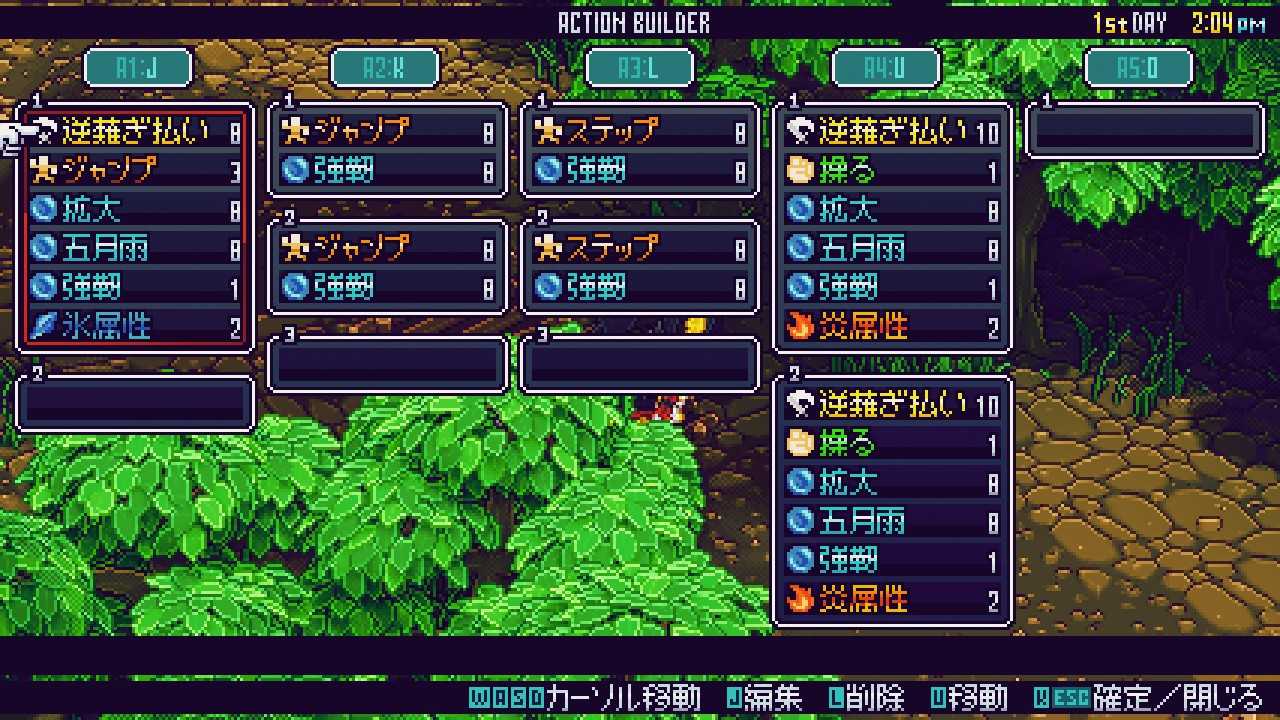Viewport: 1280px width, 720px height.
Task: Open the A3:L action tab
Action: (x=639, y=68)
